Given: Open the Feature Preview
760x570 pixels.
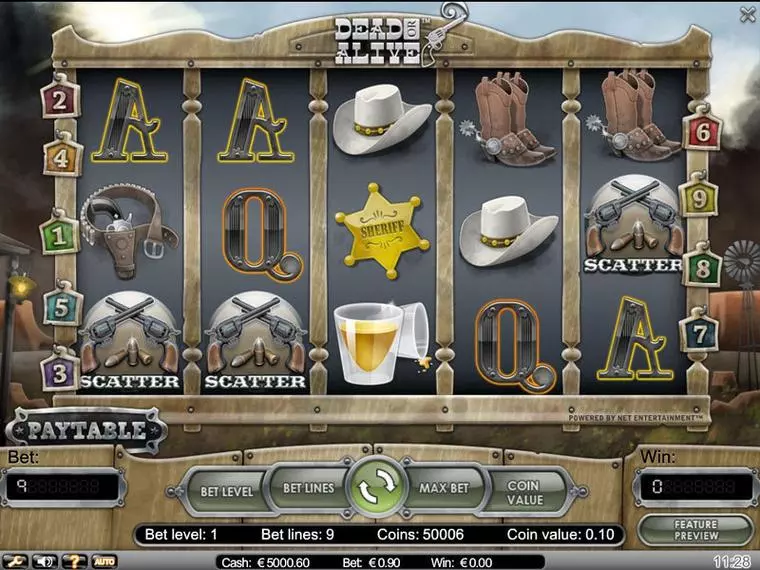Looking at the screenshot, I should [x=695, y=530].
